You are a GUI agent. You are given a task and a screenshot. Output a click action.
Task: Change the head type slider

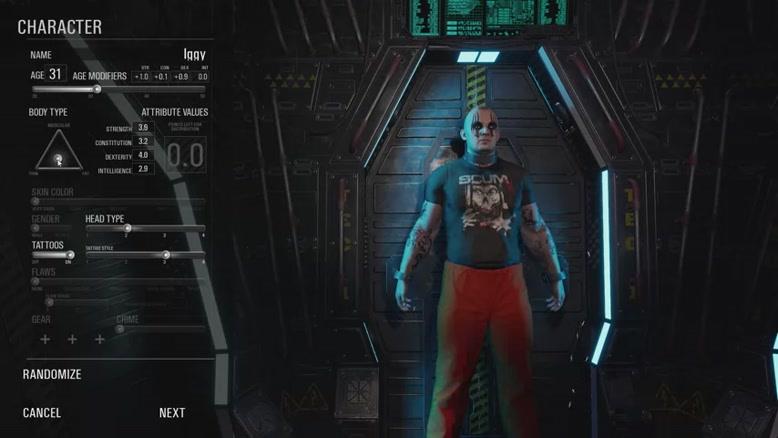click(127, 228)
